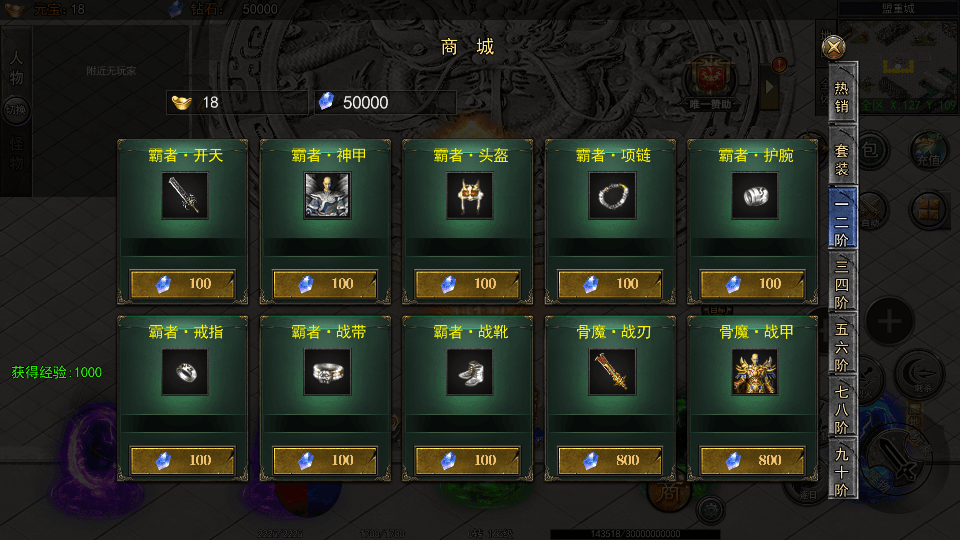Select the 霸者·护腕 bracer icon

753,196
